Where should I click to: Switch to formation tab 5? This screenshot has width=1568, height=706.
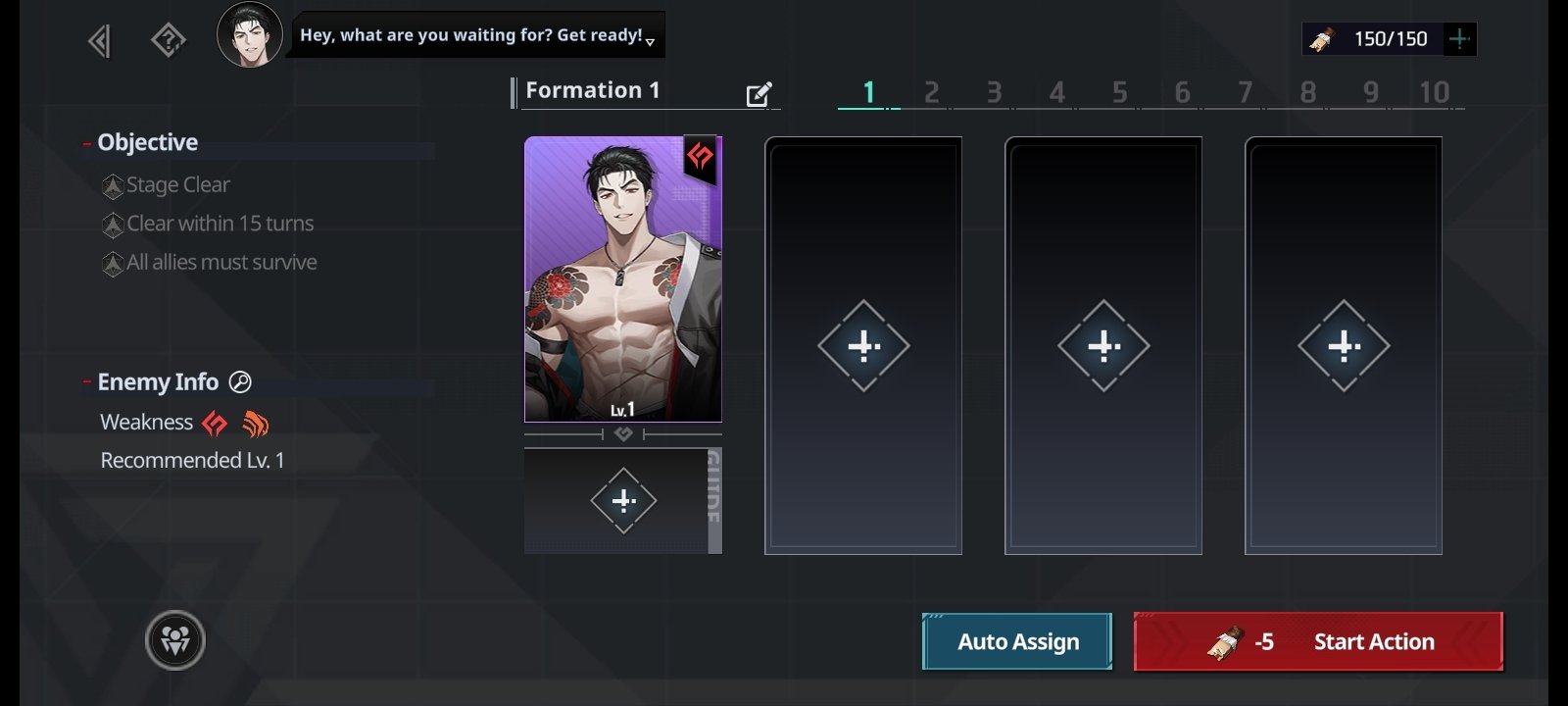point(1119,92)
